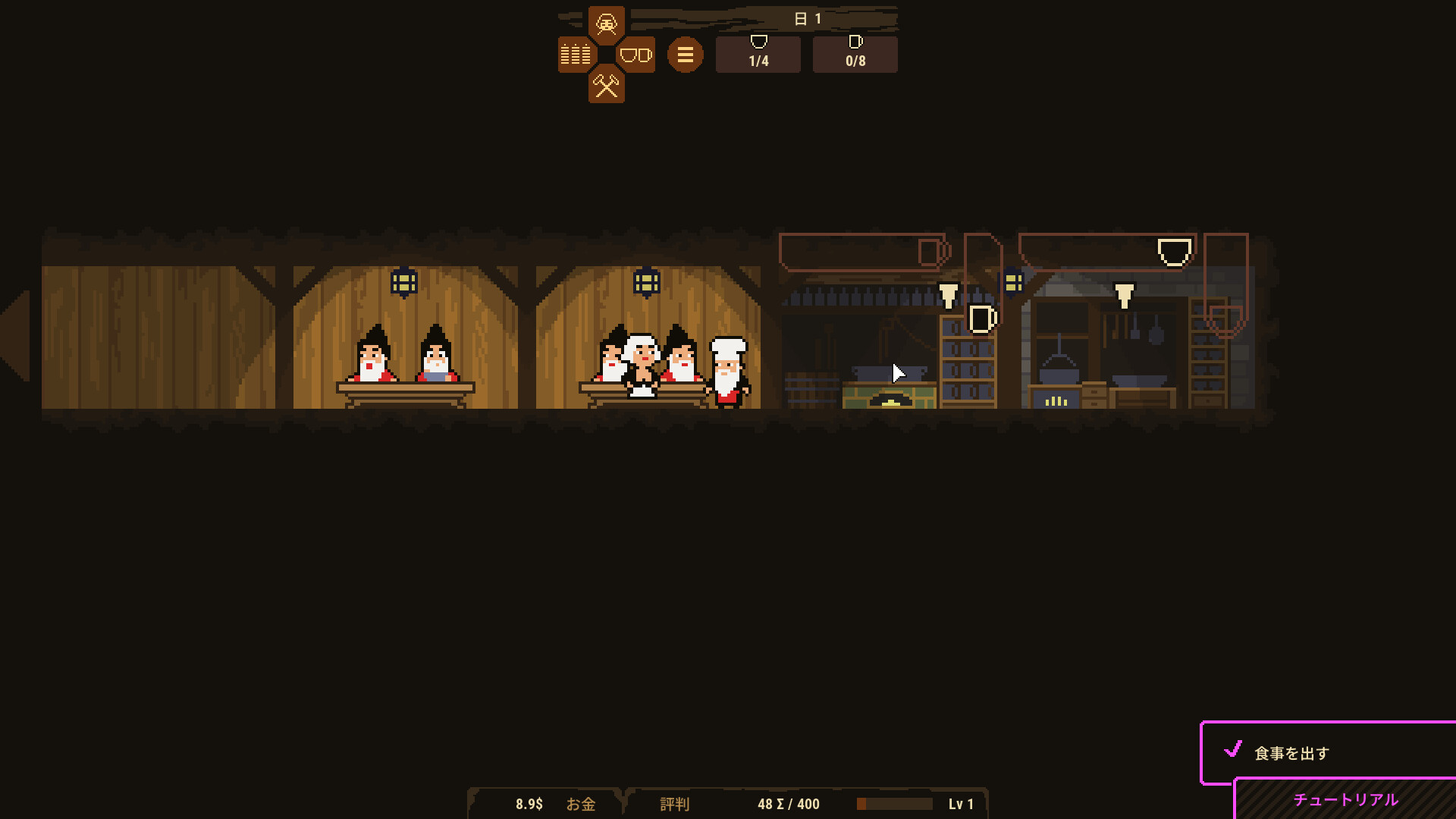Select the crossed hammers crafting icon

tap(606, 86)
